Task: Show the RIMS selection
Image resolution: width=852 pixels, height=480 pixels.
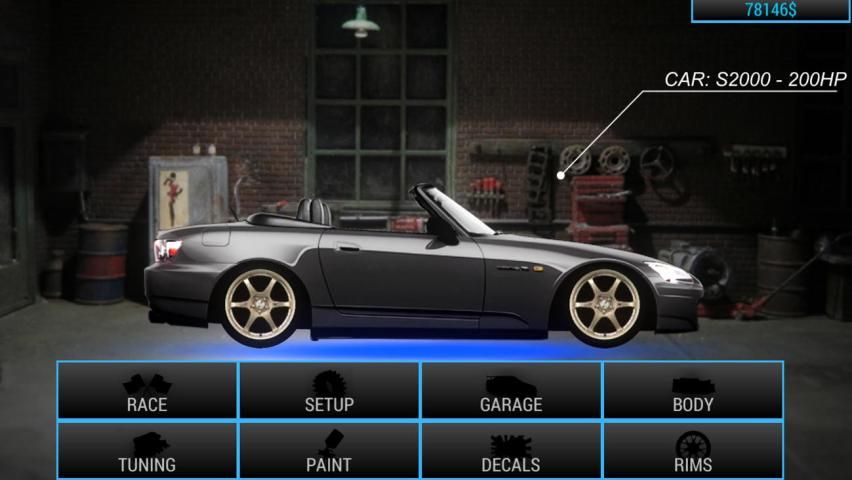Action: (x=693, y=451)
